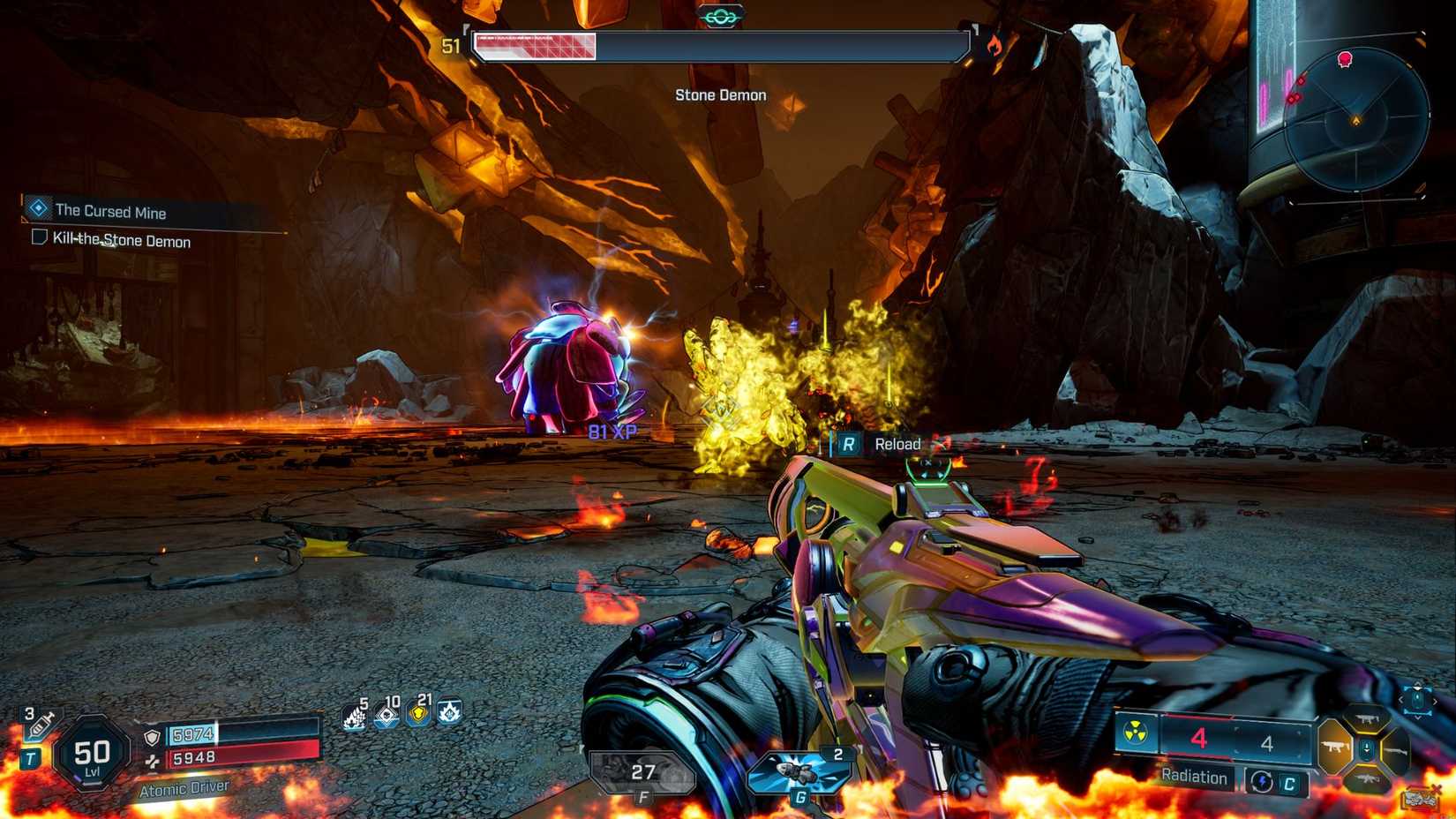Click the Stone Demon boss name label

point(720,94)
